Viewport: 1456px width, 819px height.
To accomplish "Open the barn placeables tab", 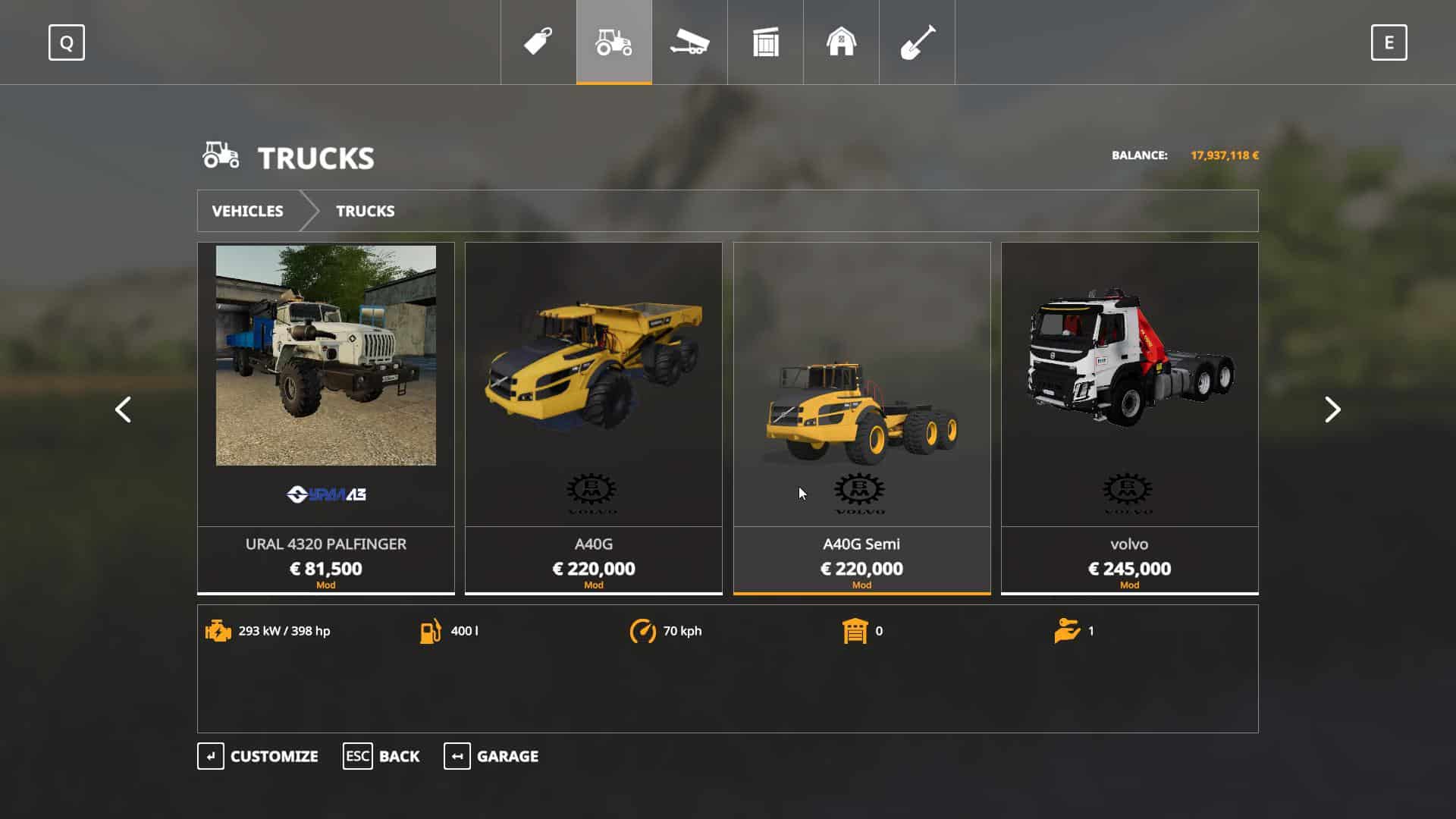I will [x=841, y=42].
